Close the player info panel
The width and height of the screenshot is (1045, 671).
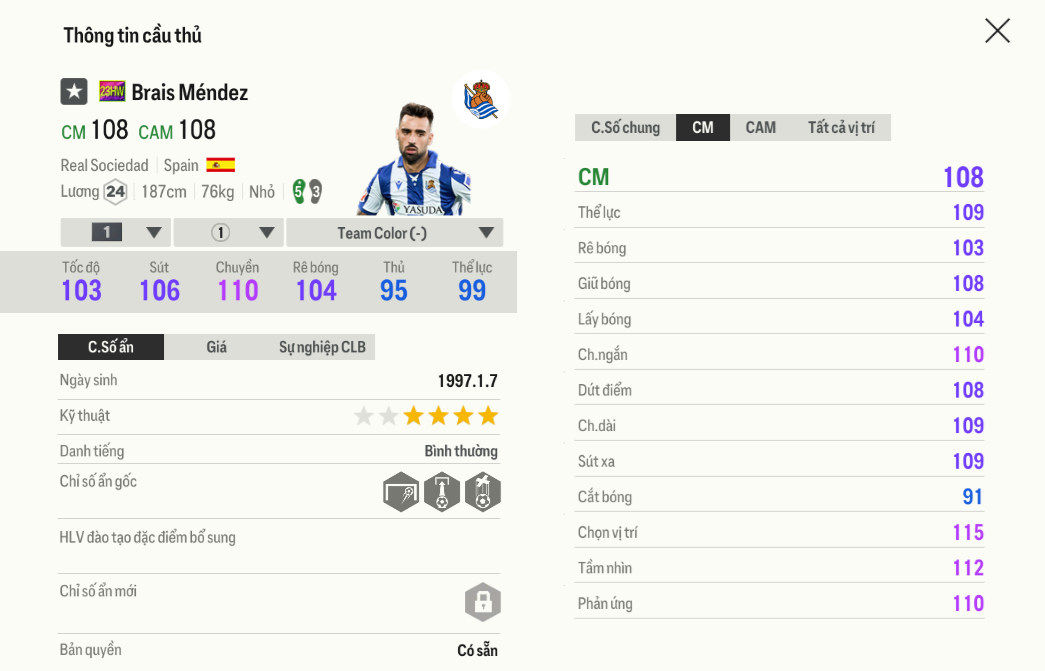tap(997, 31)
